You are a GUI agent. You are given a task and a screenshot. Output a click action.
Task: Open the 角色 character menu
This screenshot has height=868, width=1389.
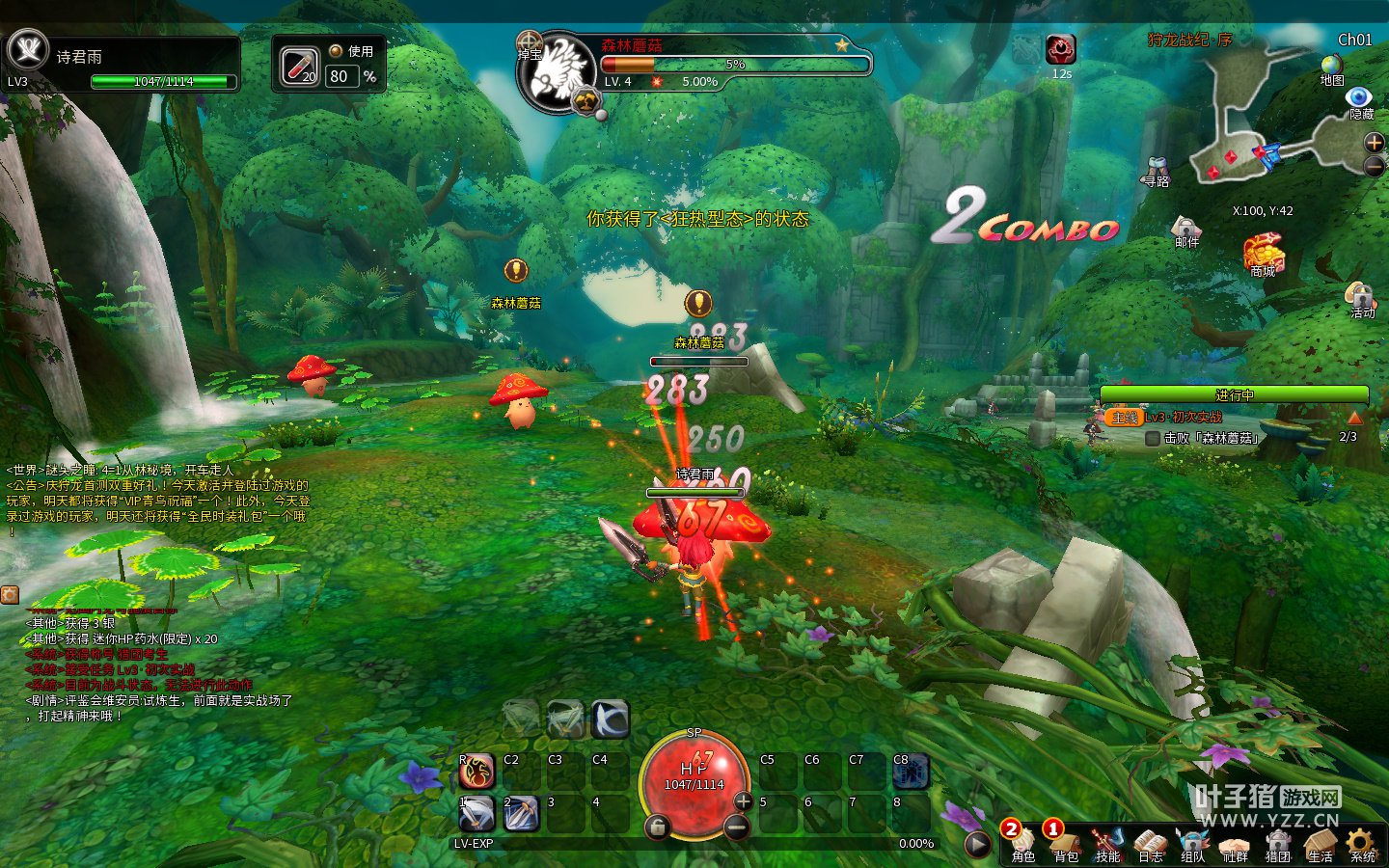1022,842
